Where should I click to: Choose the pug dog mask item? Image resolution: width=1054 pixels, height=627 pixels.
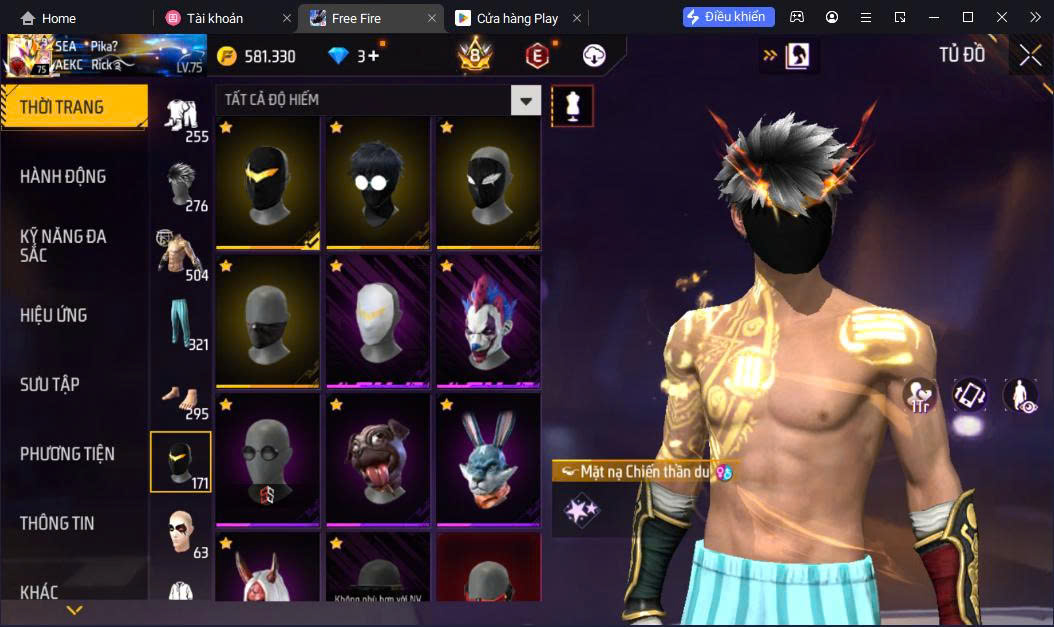(x=378, y=459)
